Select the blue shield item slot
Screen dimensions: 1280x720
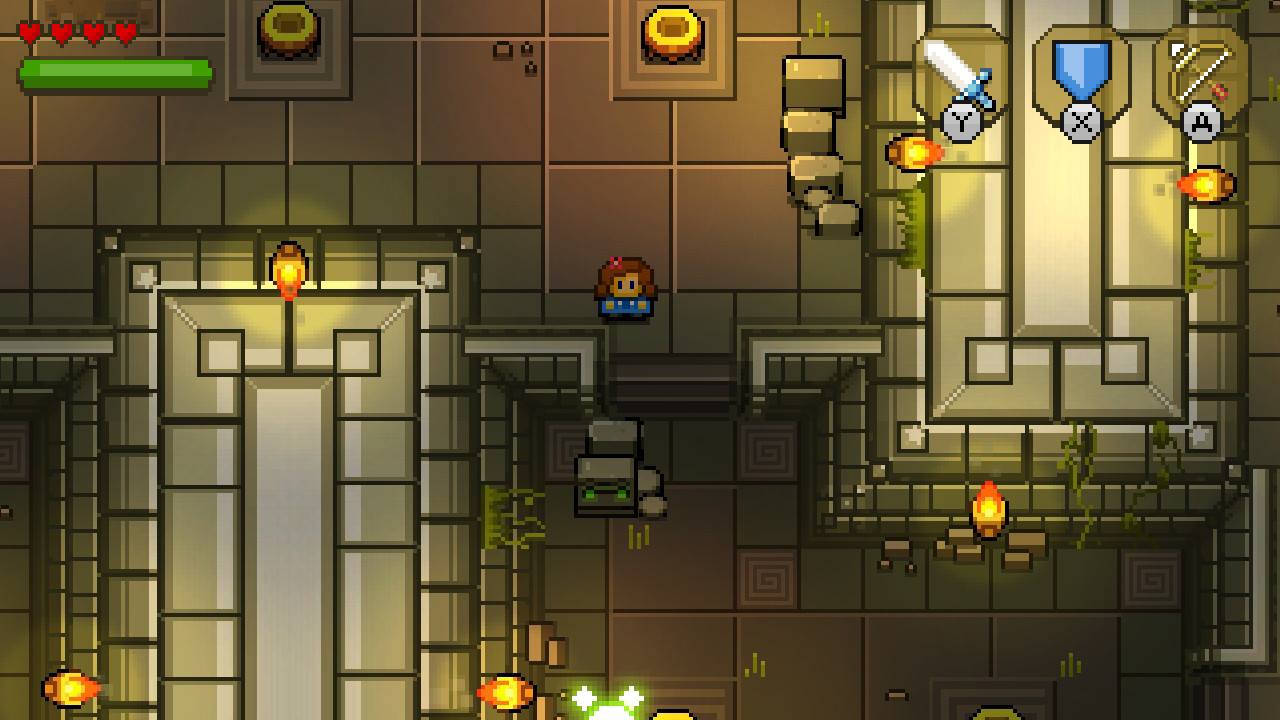[1081, 75]
